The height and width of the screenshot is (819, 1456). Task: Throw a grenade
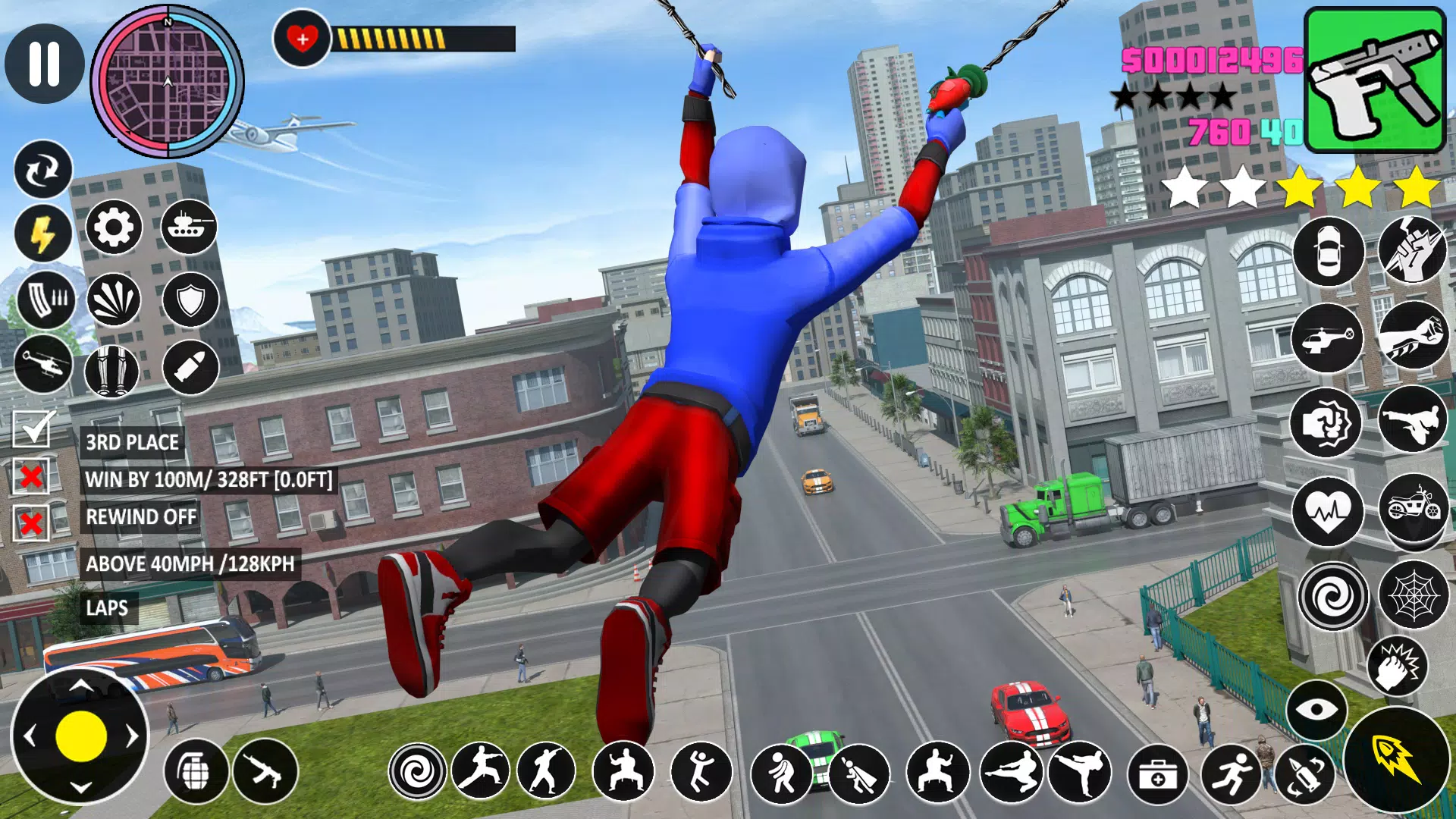pyautogui.click(x=196, y=771)
